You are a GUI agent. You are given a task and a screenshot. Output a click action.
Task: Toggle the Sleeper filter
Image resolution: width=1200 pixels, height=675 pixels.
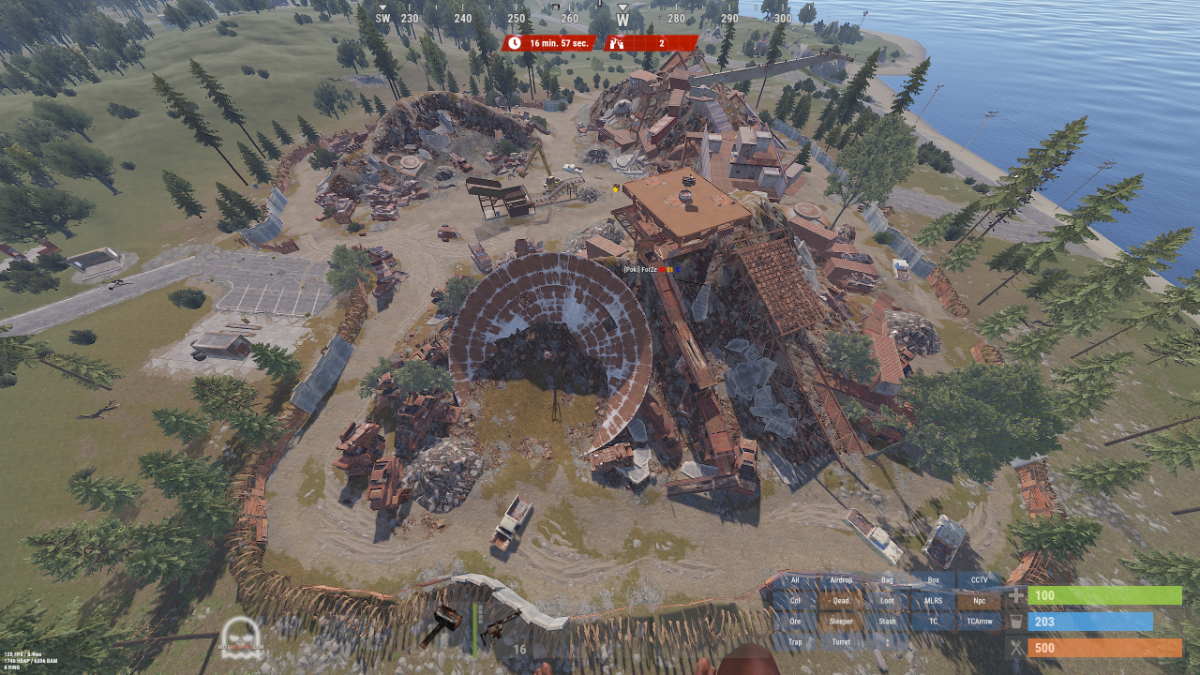click(841, 621)
